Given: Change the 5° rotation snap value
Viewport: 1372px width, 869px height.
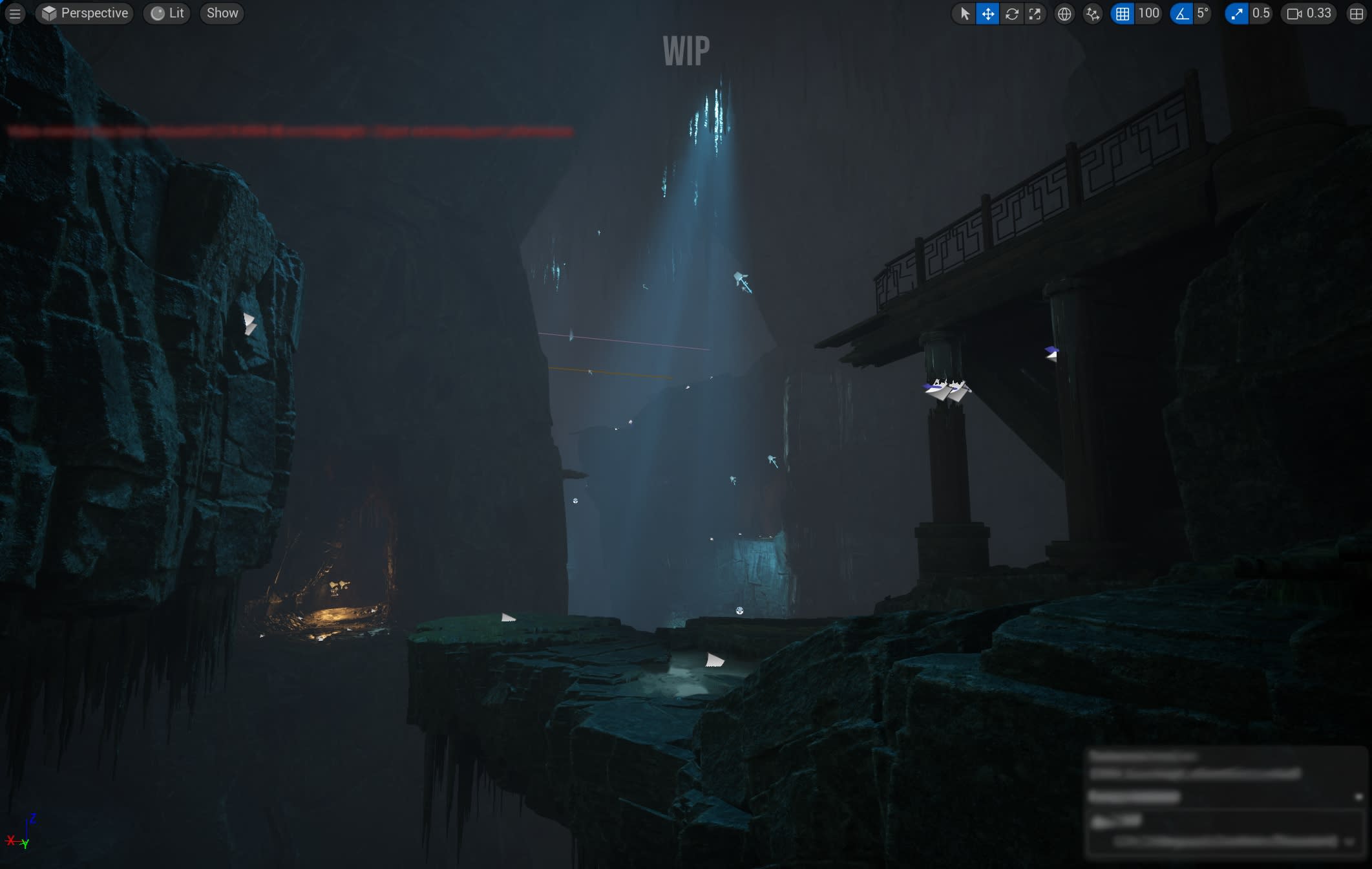Looking at the screenshot, I should coord(1203,14).
